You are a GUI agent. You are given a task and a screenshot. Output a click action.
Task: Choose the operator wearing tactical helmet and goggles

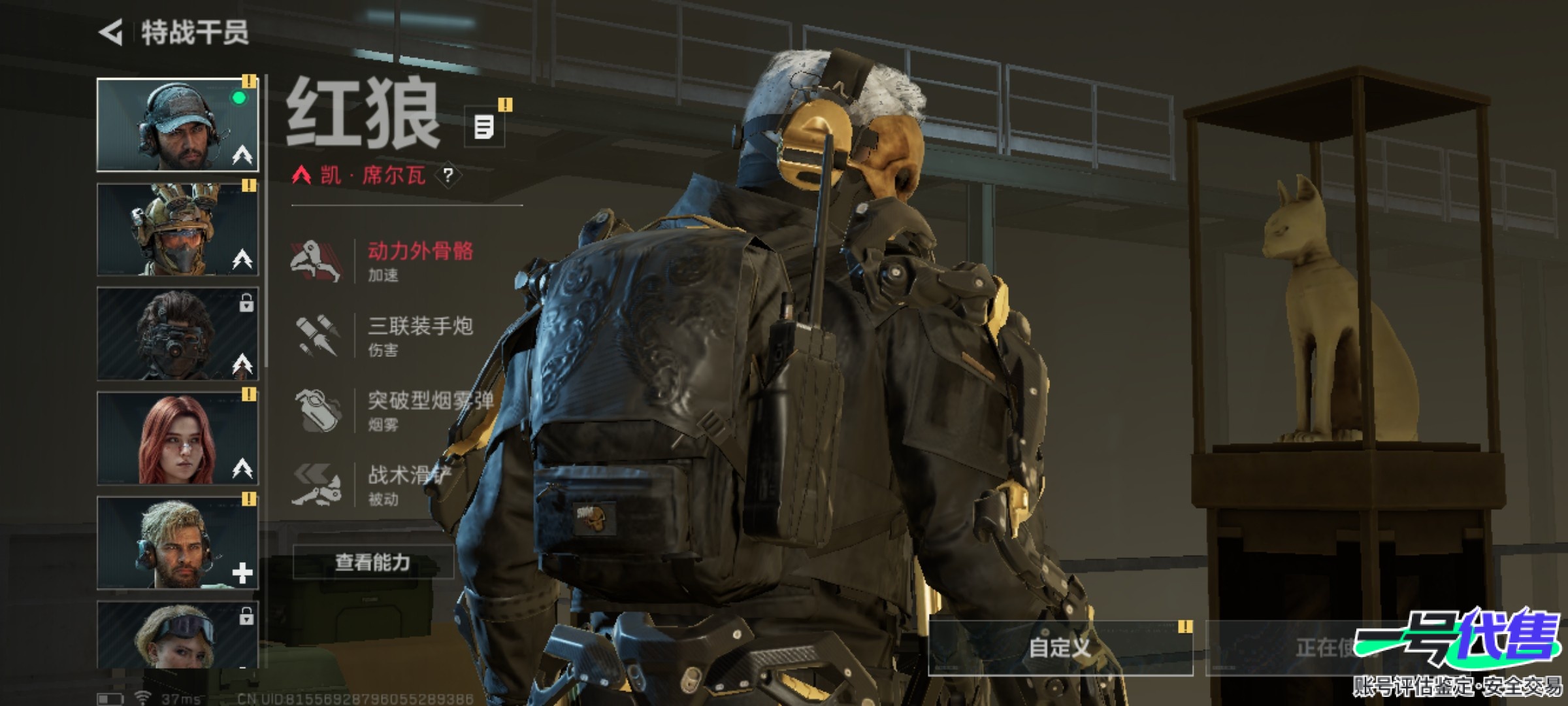[177, 229]
